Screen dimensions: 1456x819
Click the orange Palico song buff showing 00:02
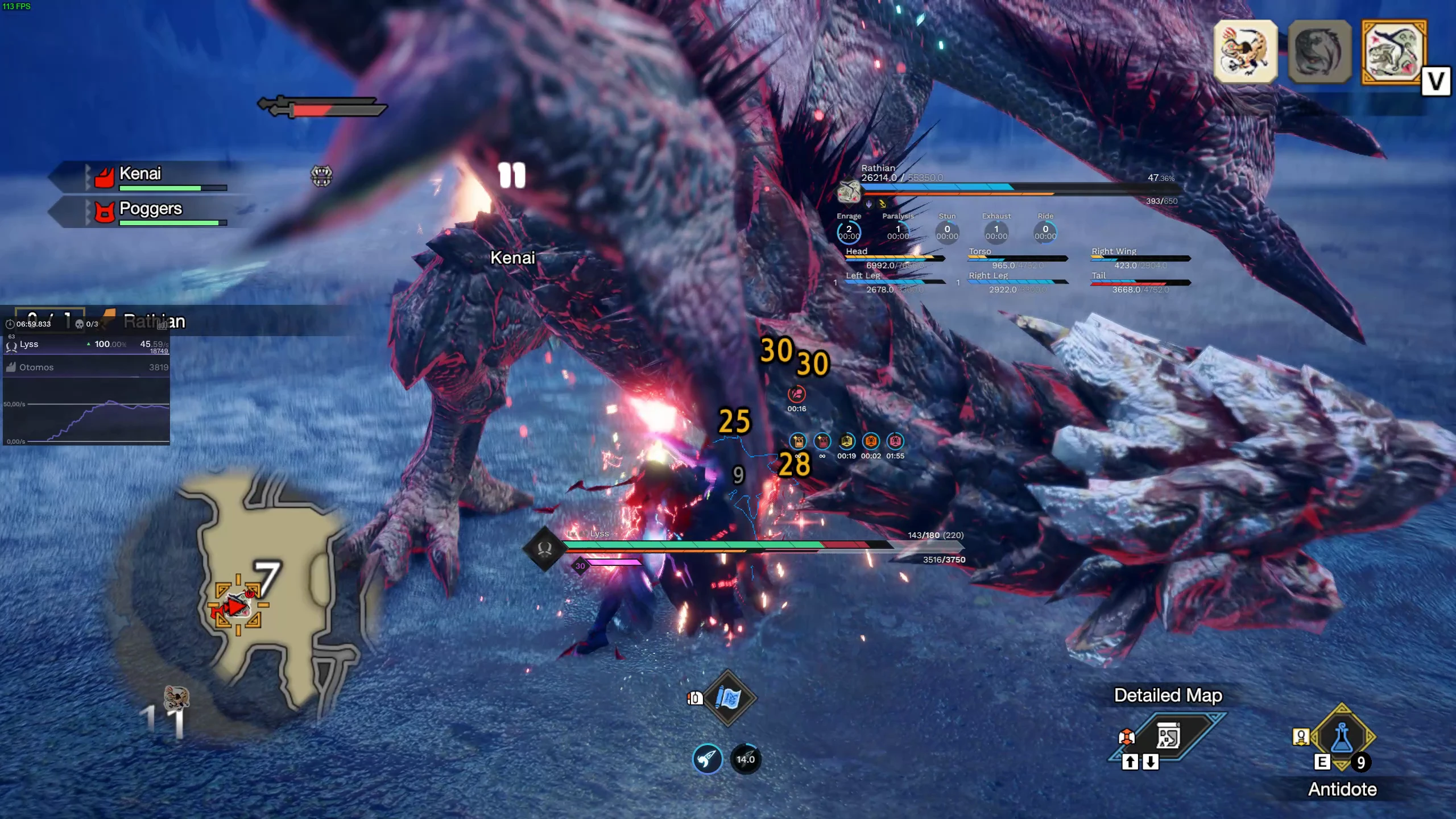pos(871,441)
